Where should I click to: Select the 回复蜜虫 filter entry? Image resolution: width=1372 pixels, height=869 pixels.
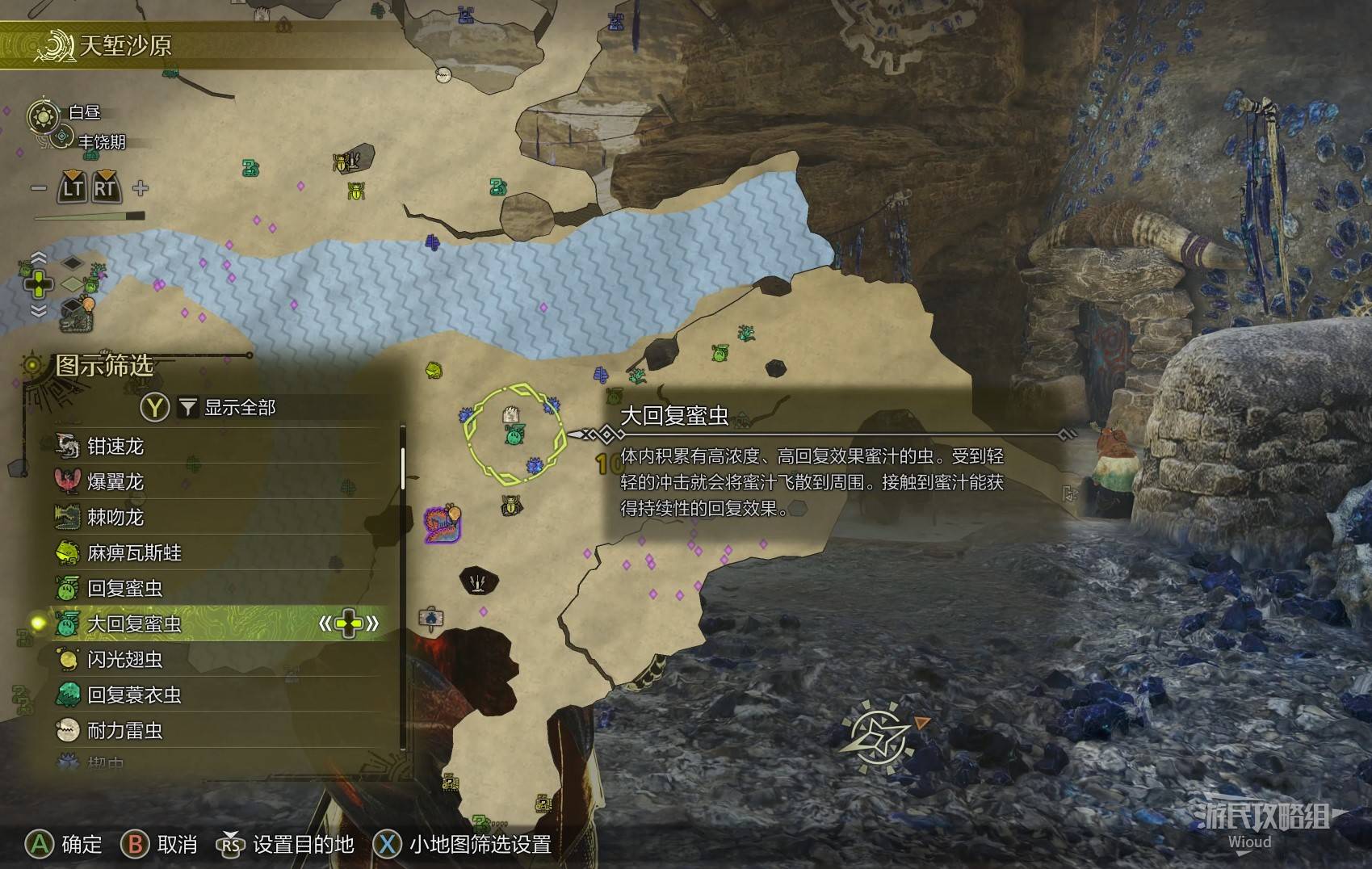pos(124,588)
